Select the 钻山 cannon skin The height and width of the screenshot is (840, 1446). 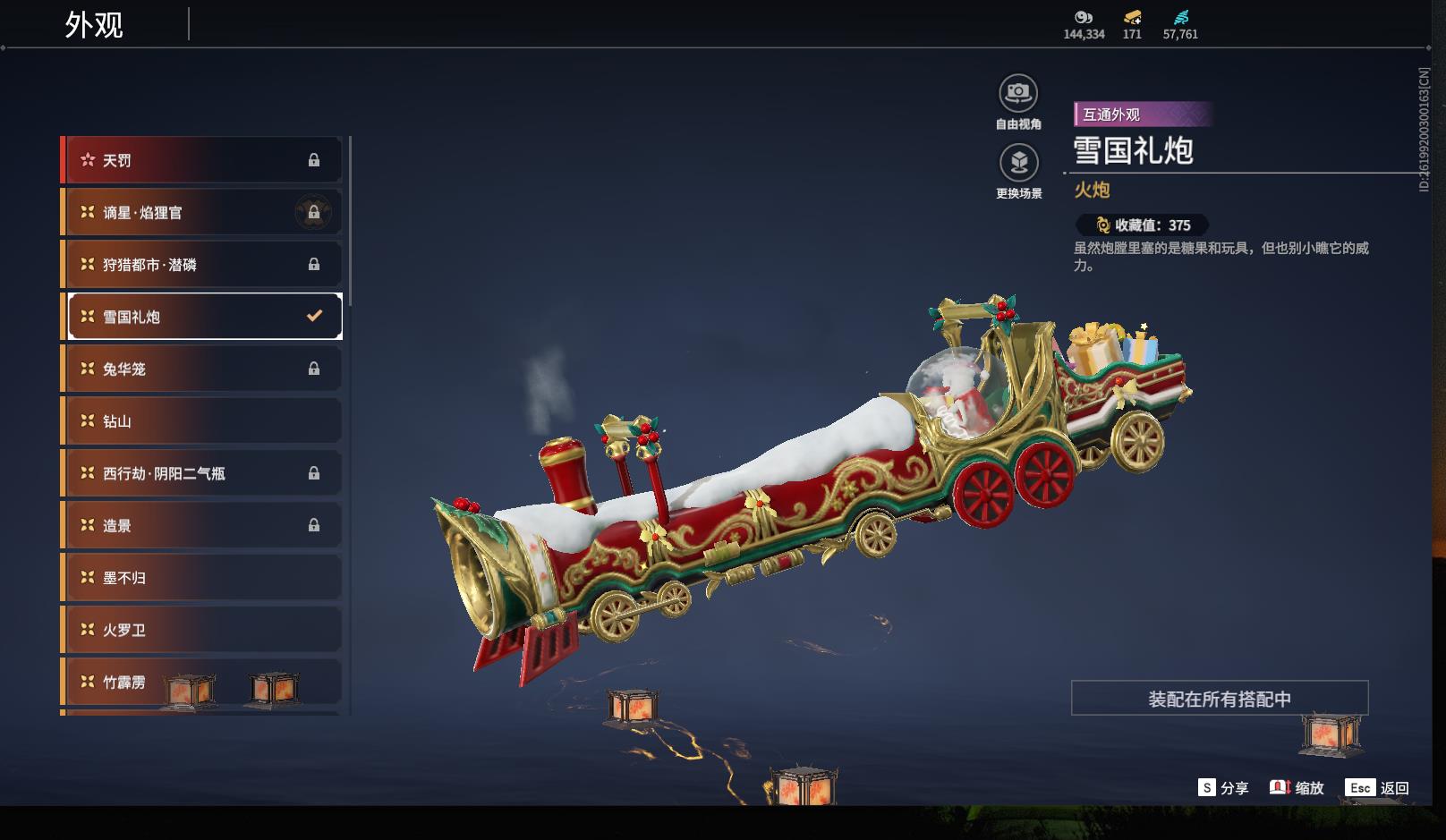tap(201, 421)
